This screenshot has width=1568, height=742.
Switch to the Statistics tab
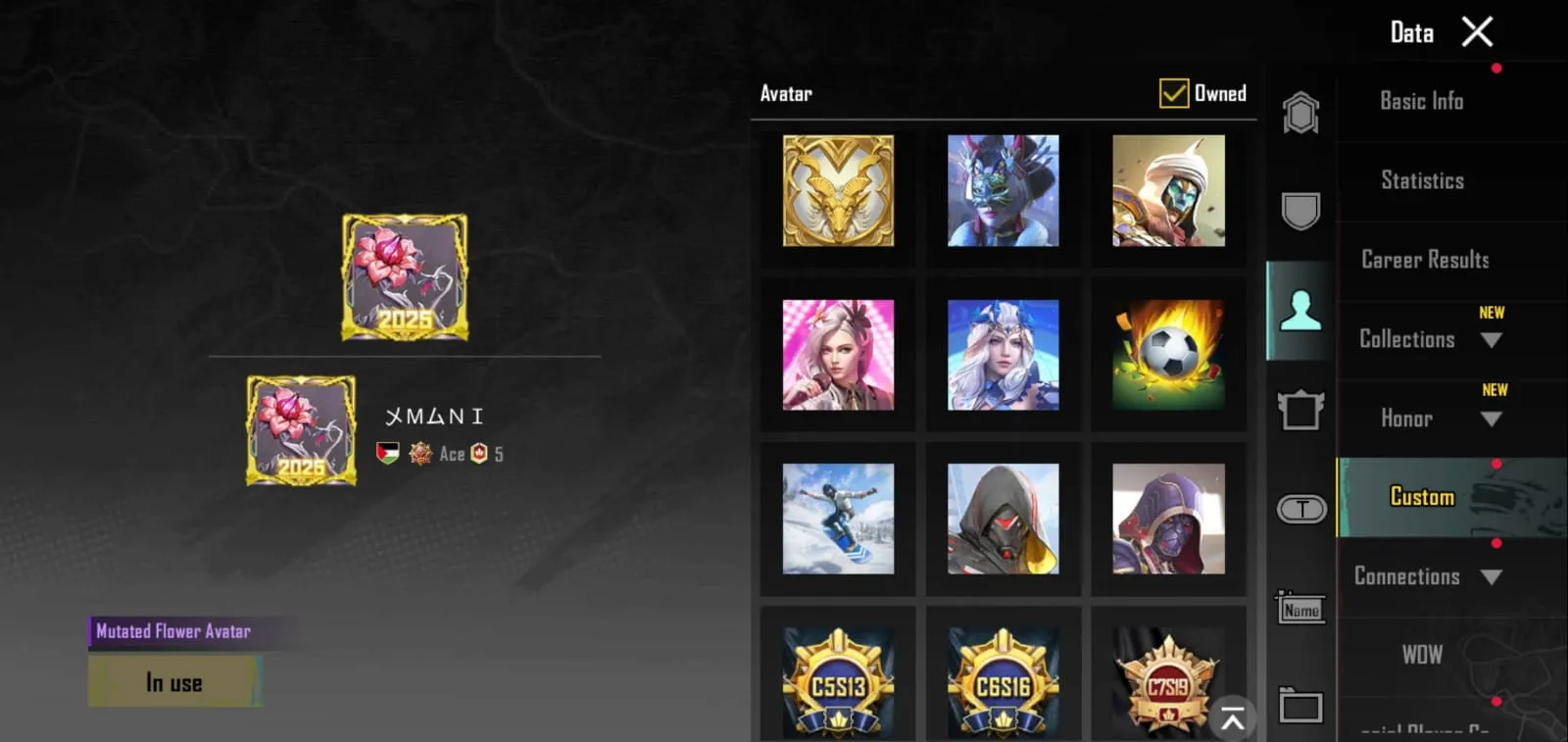[x=1421, y=180]
